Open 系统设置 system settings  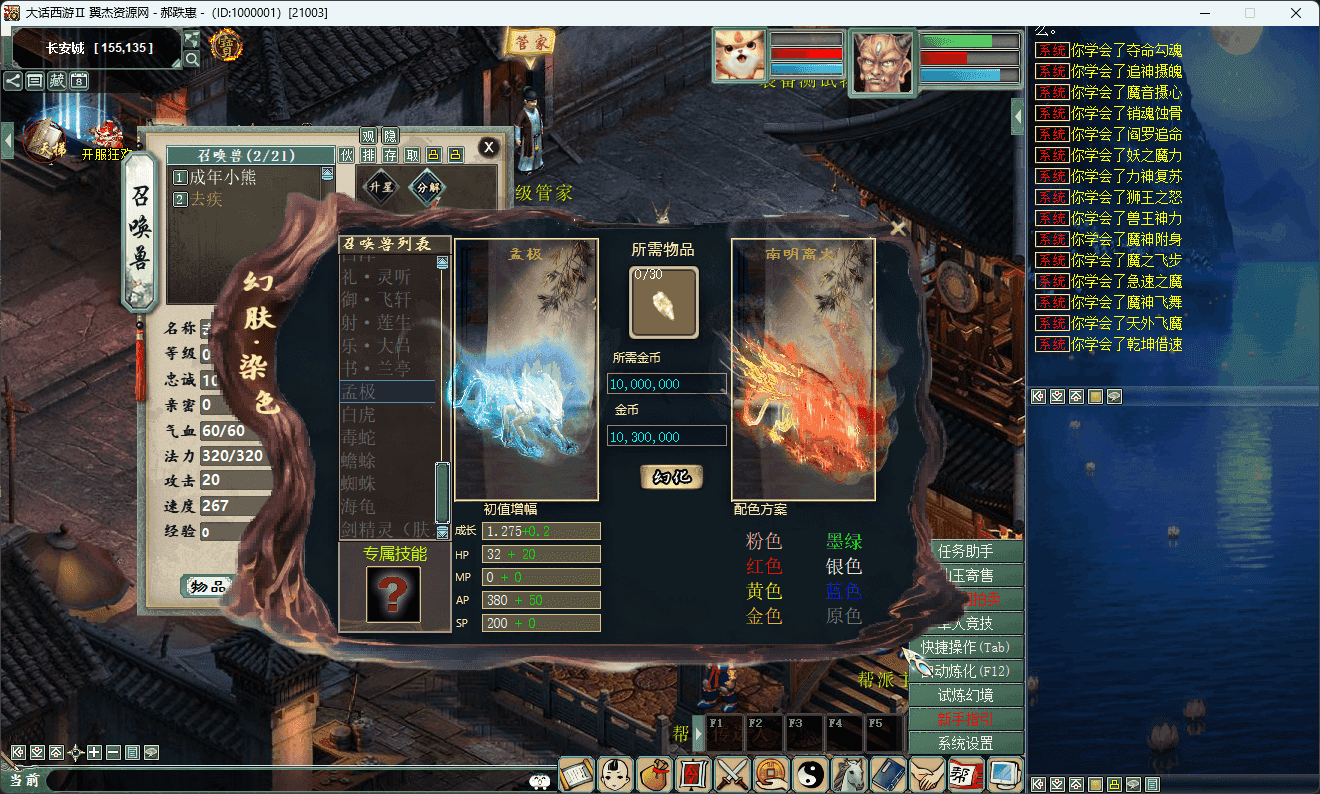tap(965, 743)
